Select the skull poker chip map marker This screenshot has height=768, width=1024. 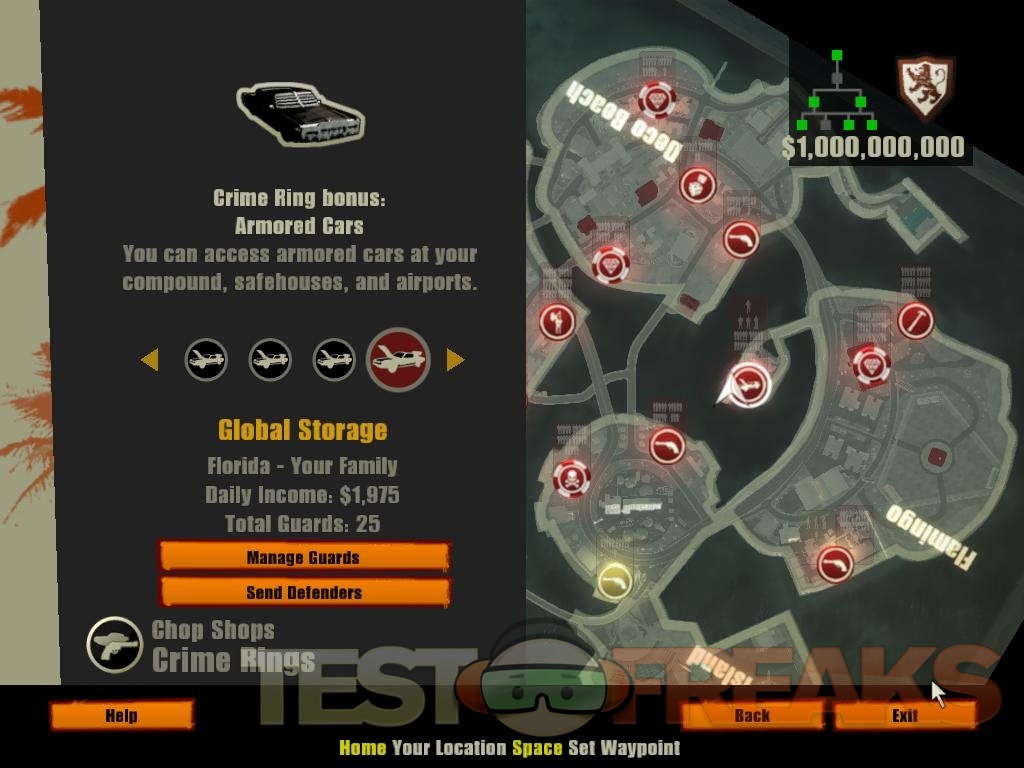tap(571, 478)
